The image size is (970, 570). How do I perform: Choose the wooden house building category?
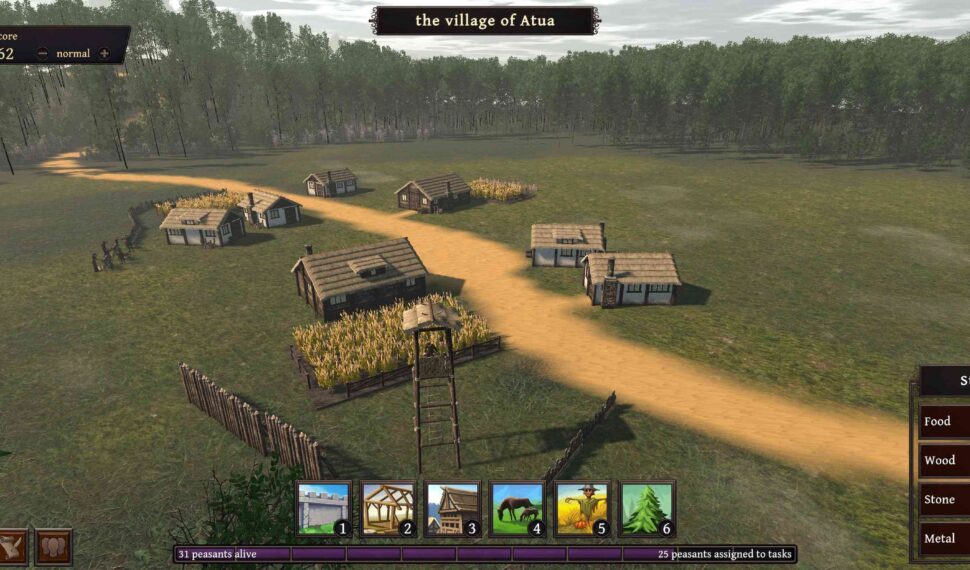point(453,508)
